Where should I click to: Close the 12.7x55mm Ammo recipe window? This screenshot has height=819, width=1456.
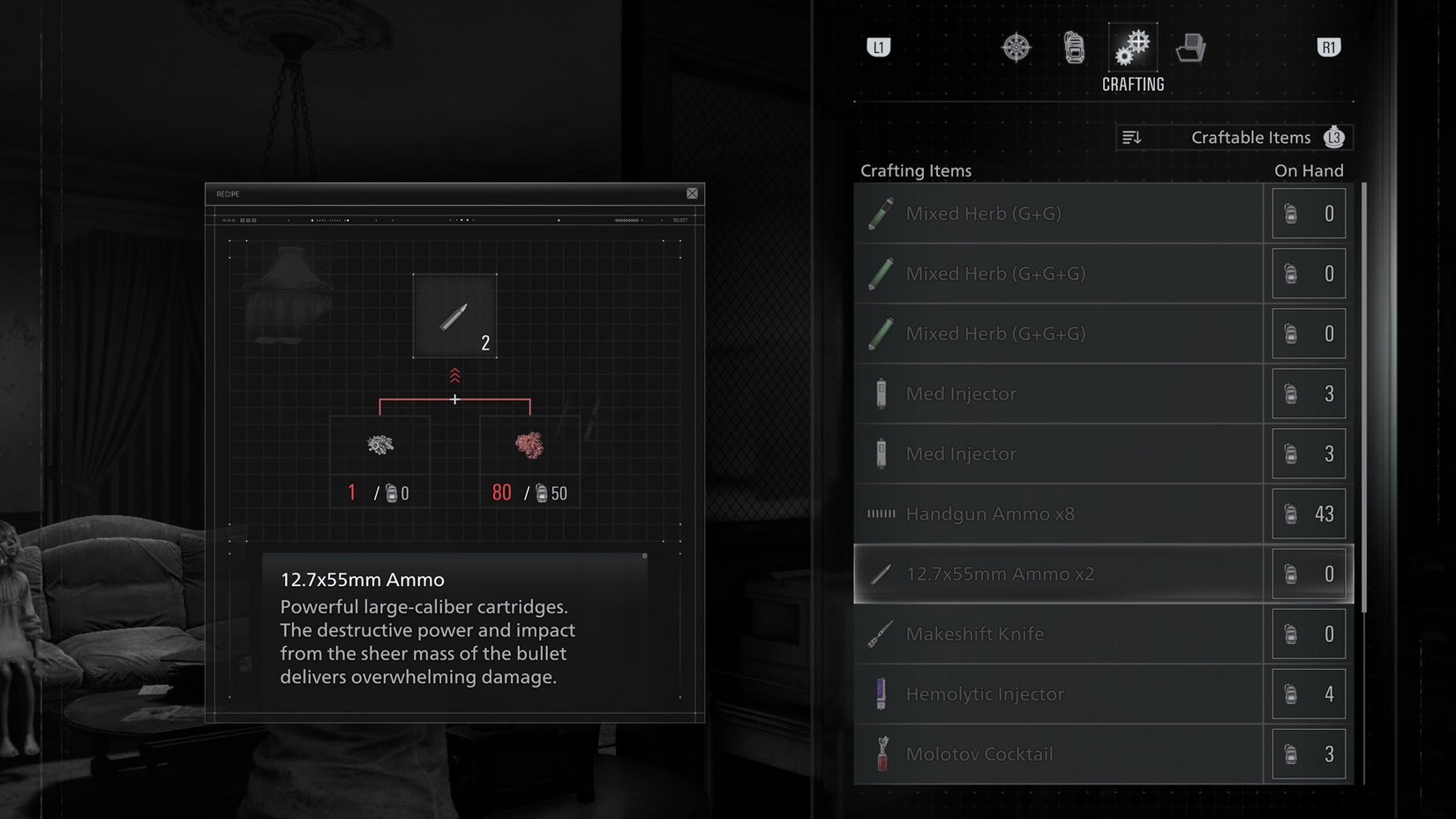coord(692,192)
